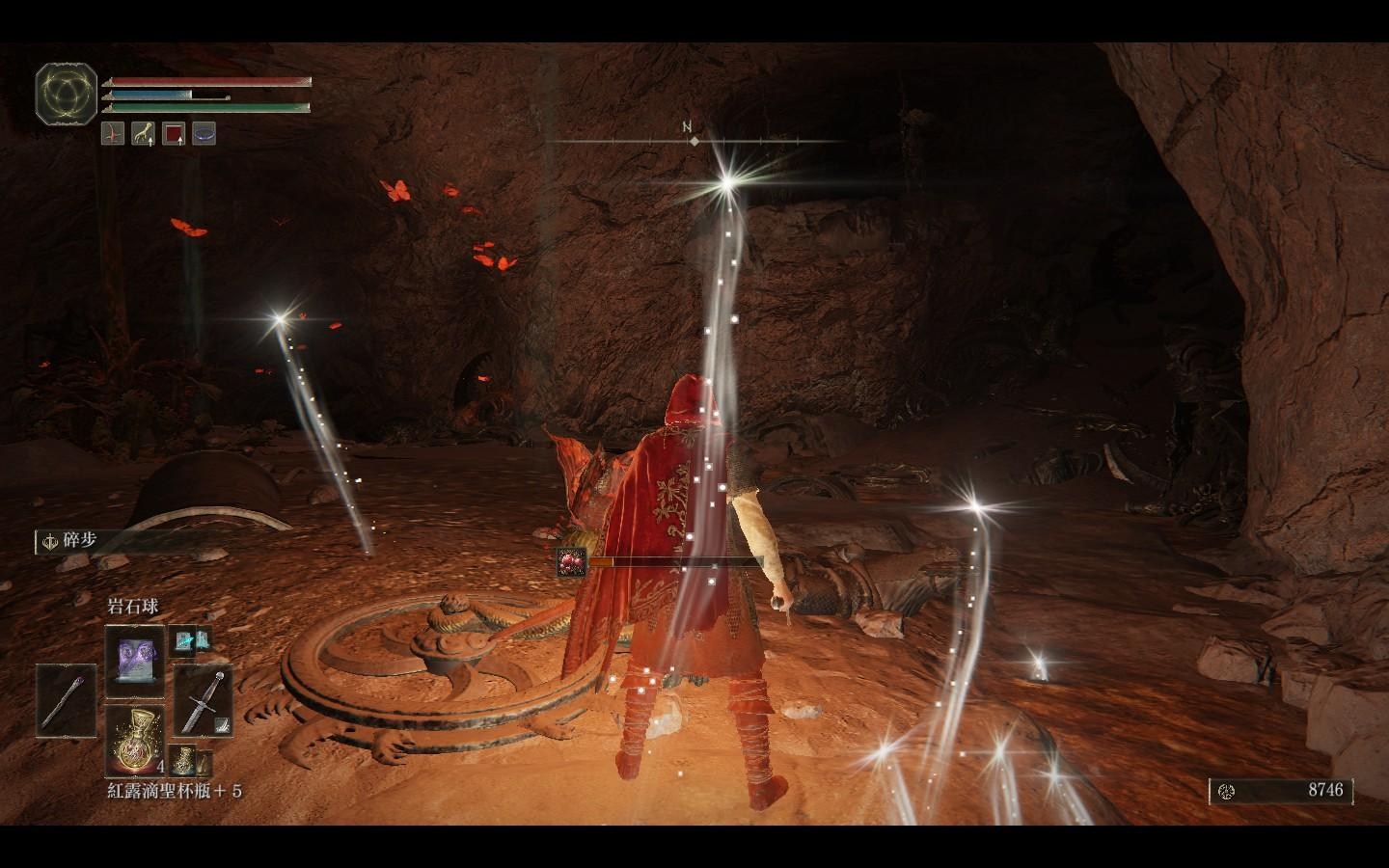Inspect the blue ring status icon
Viewport: 1389px width, 868px height.
203,133
